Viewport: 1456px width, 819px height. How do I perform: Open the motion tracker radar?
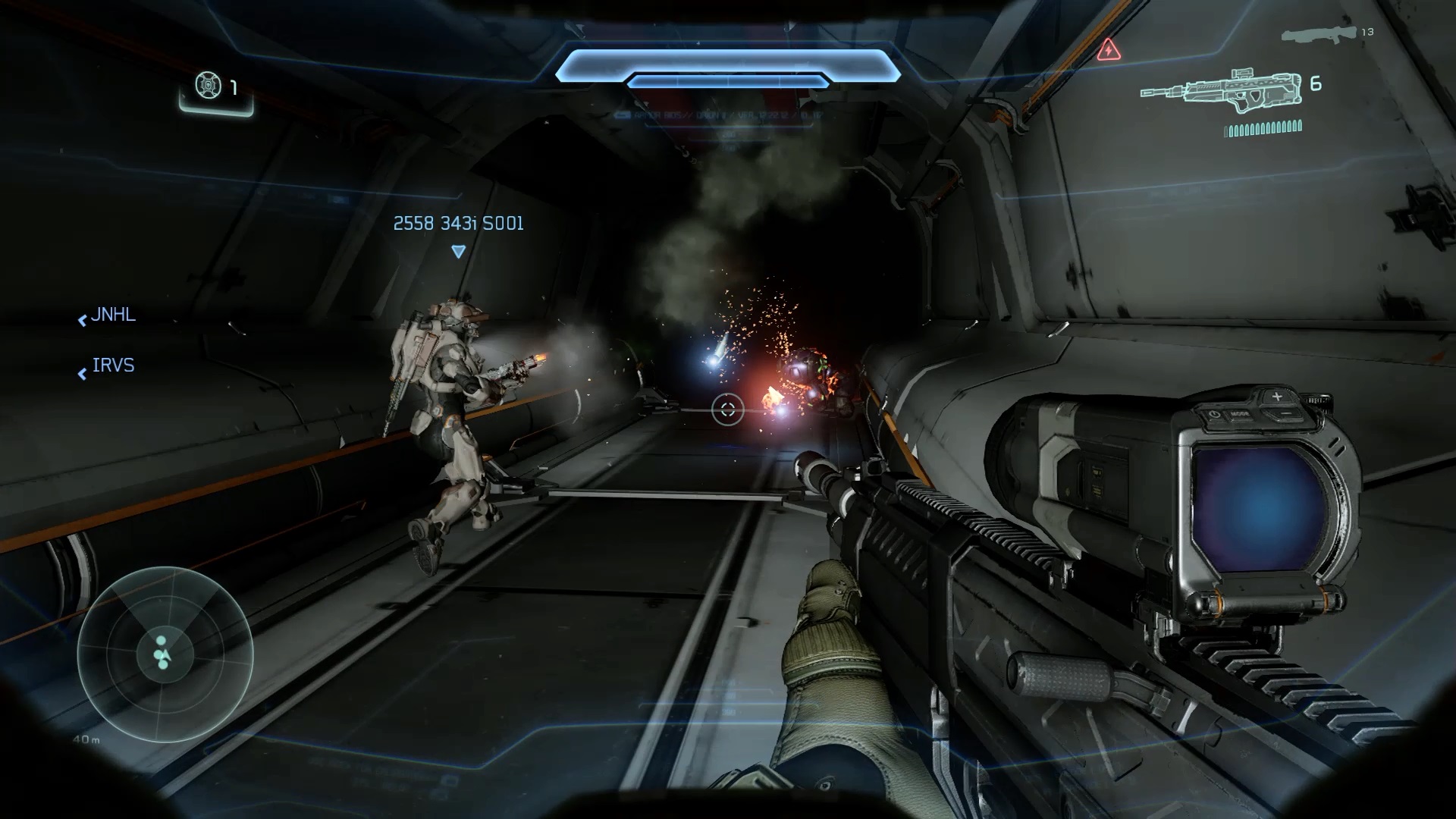pyautogui.click(x=165, y=654)
